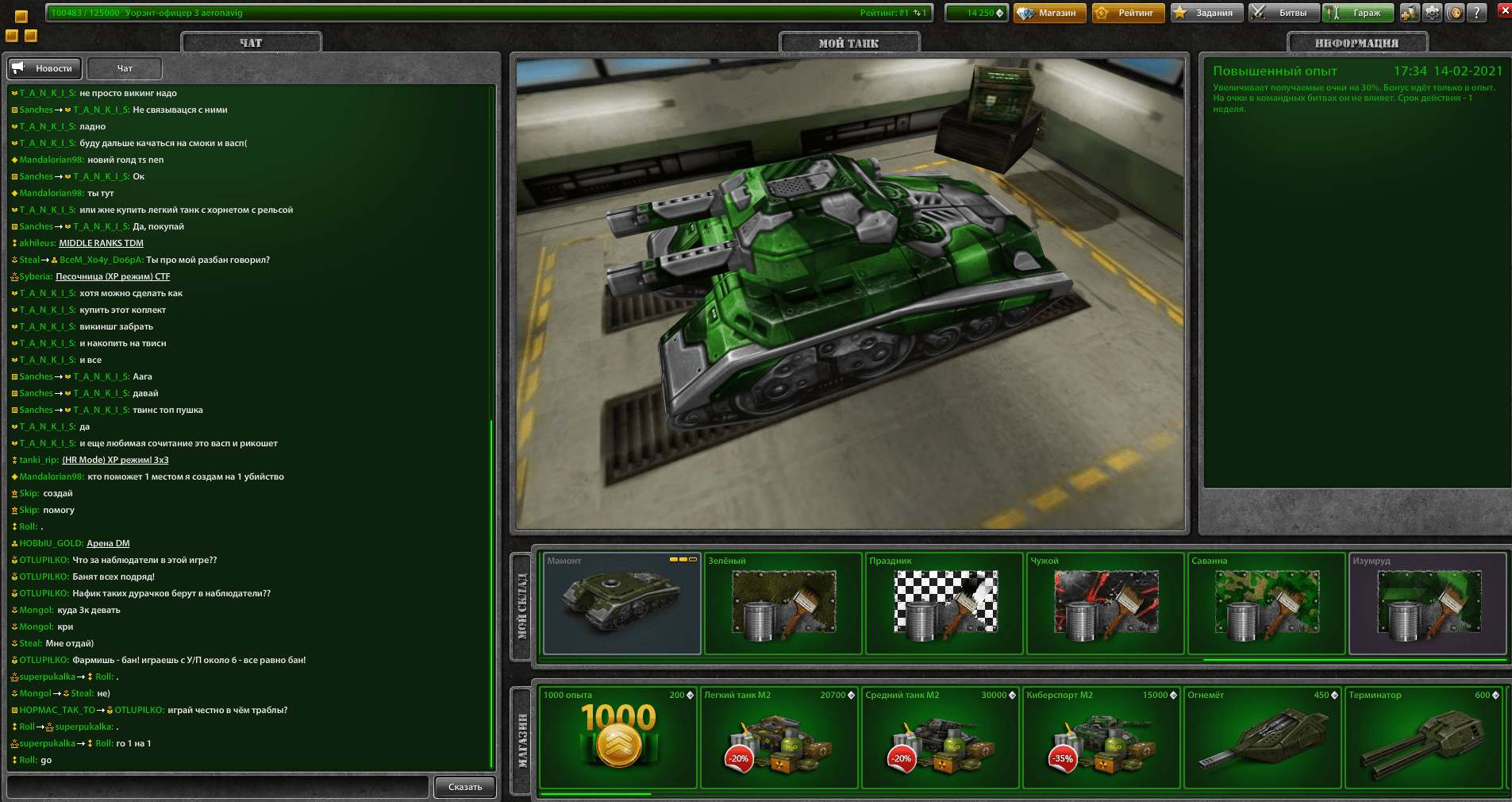Image resolution: width=1512 pixels, height=802 pixels.
Task: Open the Магазин with the shopping cart icon
Action: click(1049, 13)
